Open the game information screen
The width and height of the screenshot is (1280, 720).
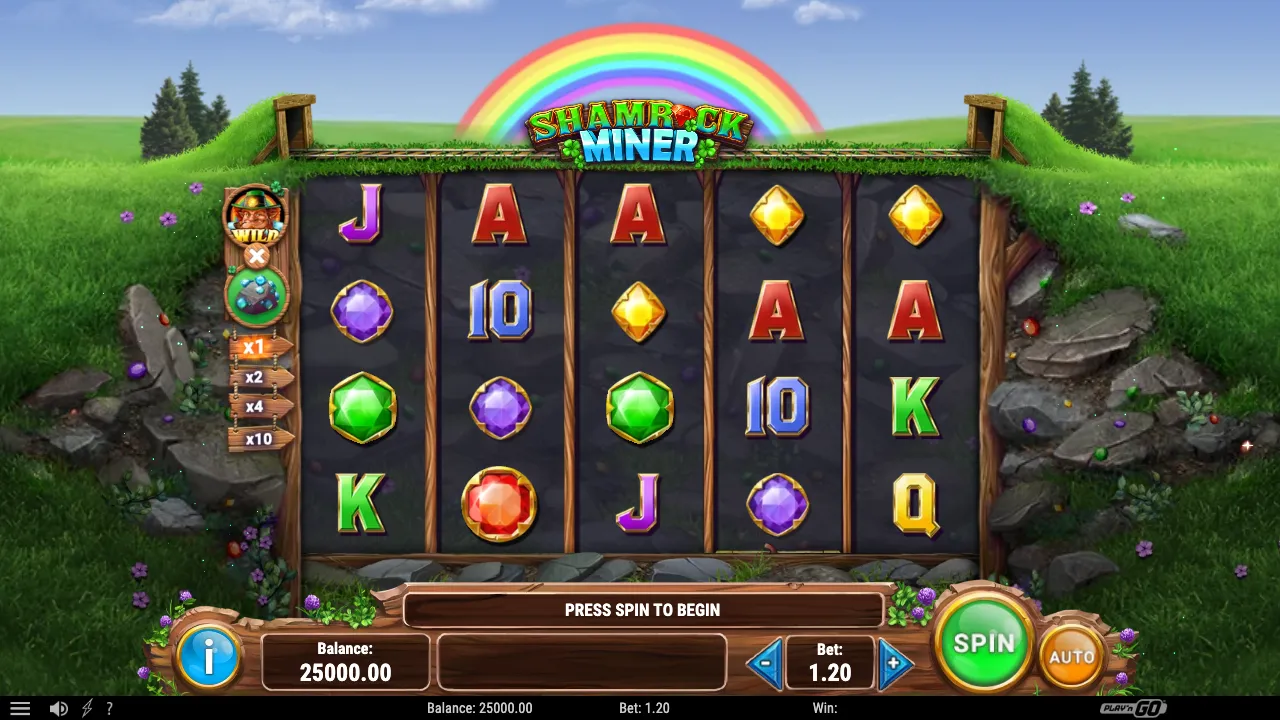pos(209,658)
